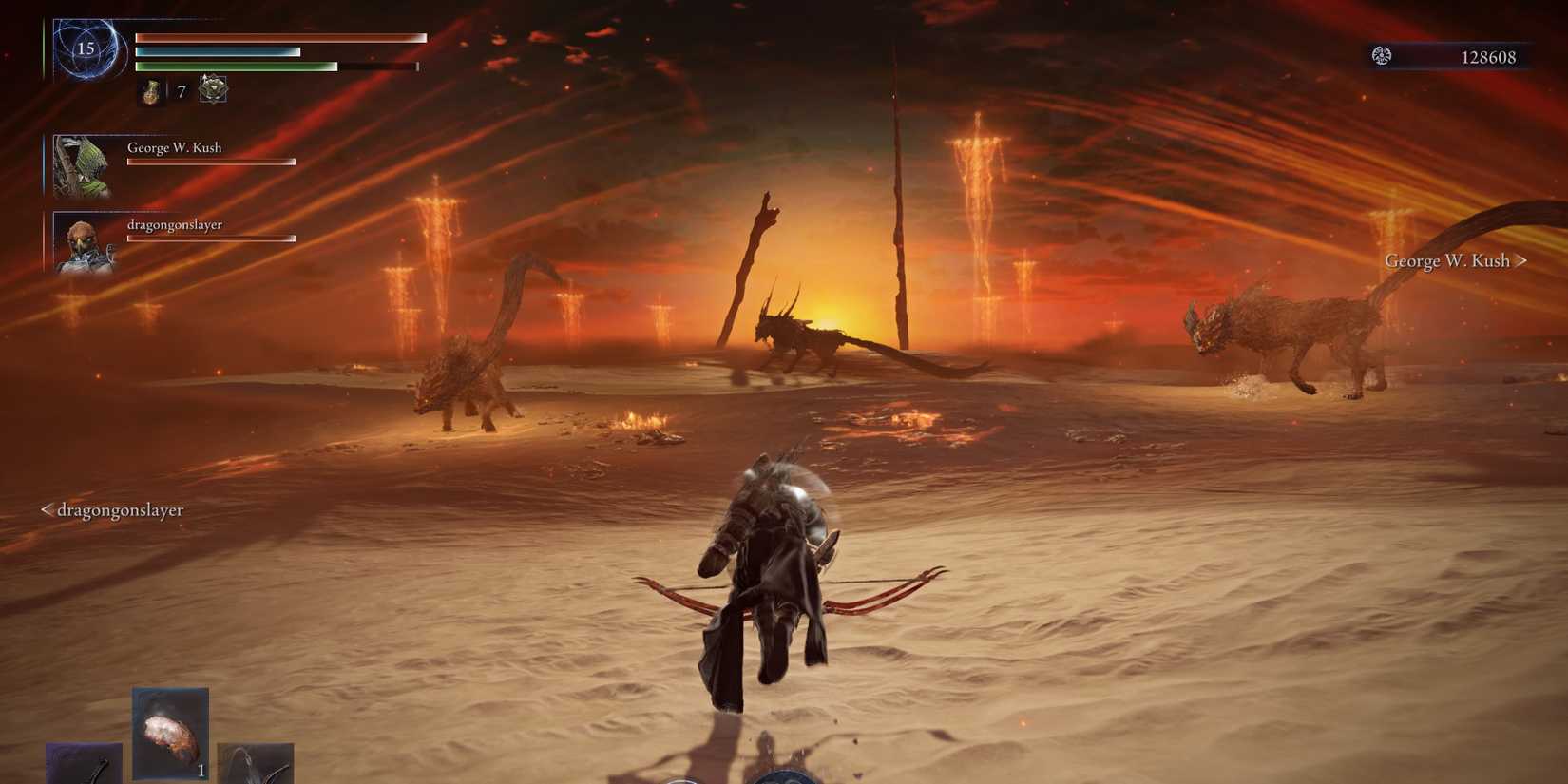The width and height of the screenshot is (1568, 784).
Task: Select the purple weapon icon in bottom-left slot
Action: [83, 765]
